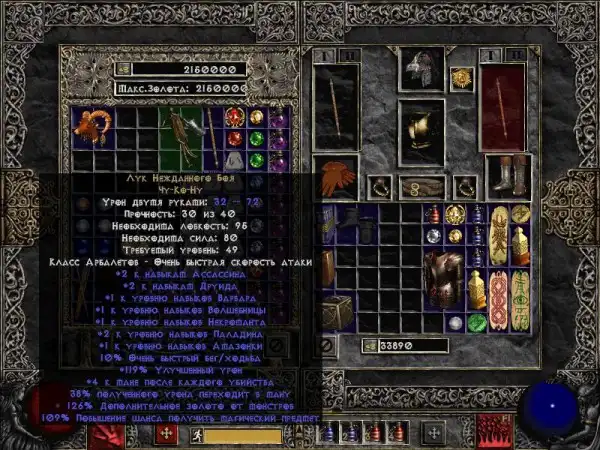Click the inventory gold drop button
Viewport: 600px width, 450px height.
367,346
